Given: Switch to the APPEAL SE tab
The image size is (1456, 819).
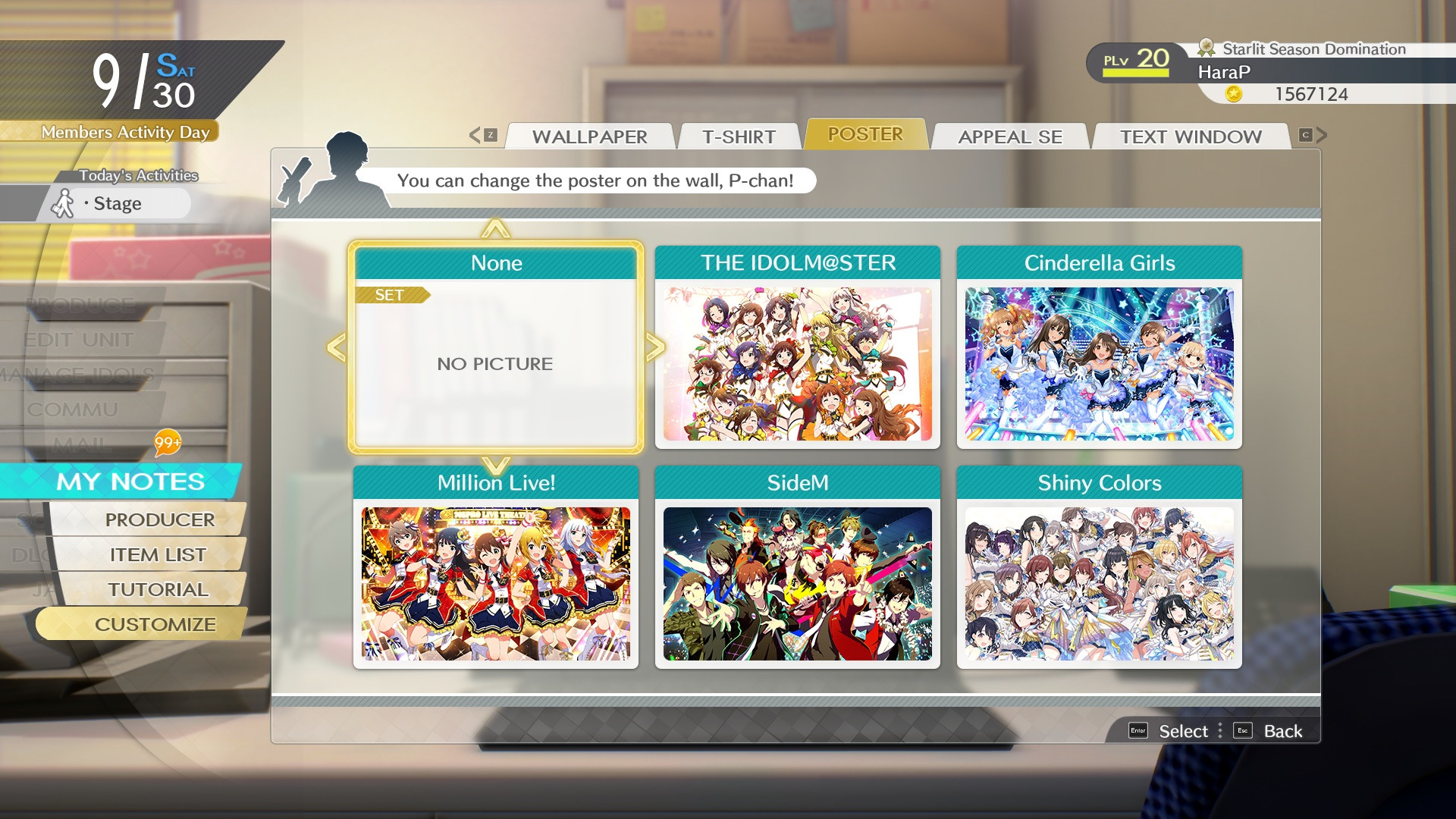Looking at the screenshot, I should 1010,136.
